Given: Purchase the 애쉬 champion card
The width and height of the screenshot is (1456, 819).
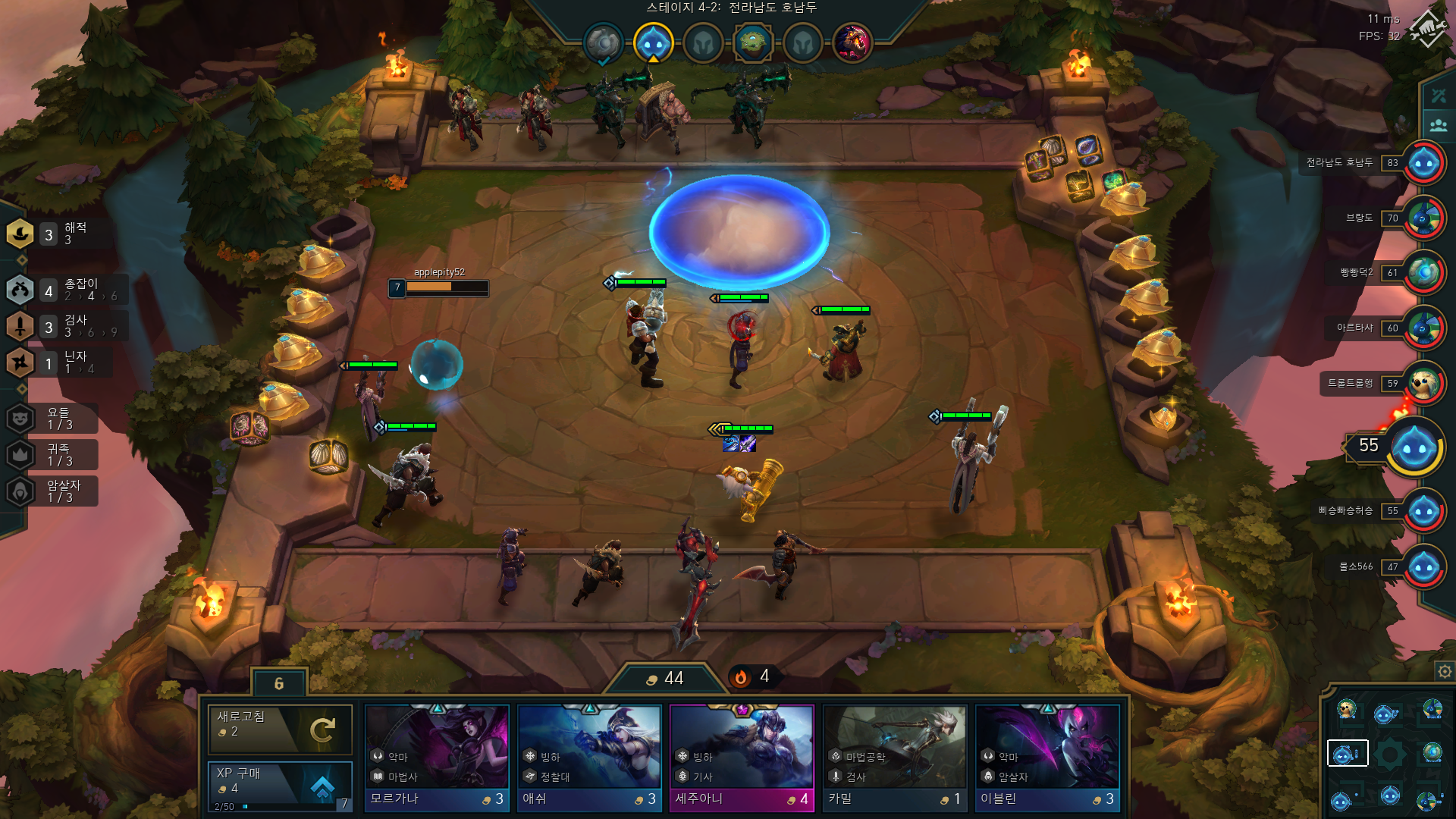Looking at the screenshot, I should pyautogui.click(x=589, y=758).
